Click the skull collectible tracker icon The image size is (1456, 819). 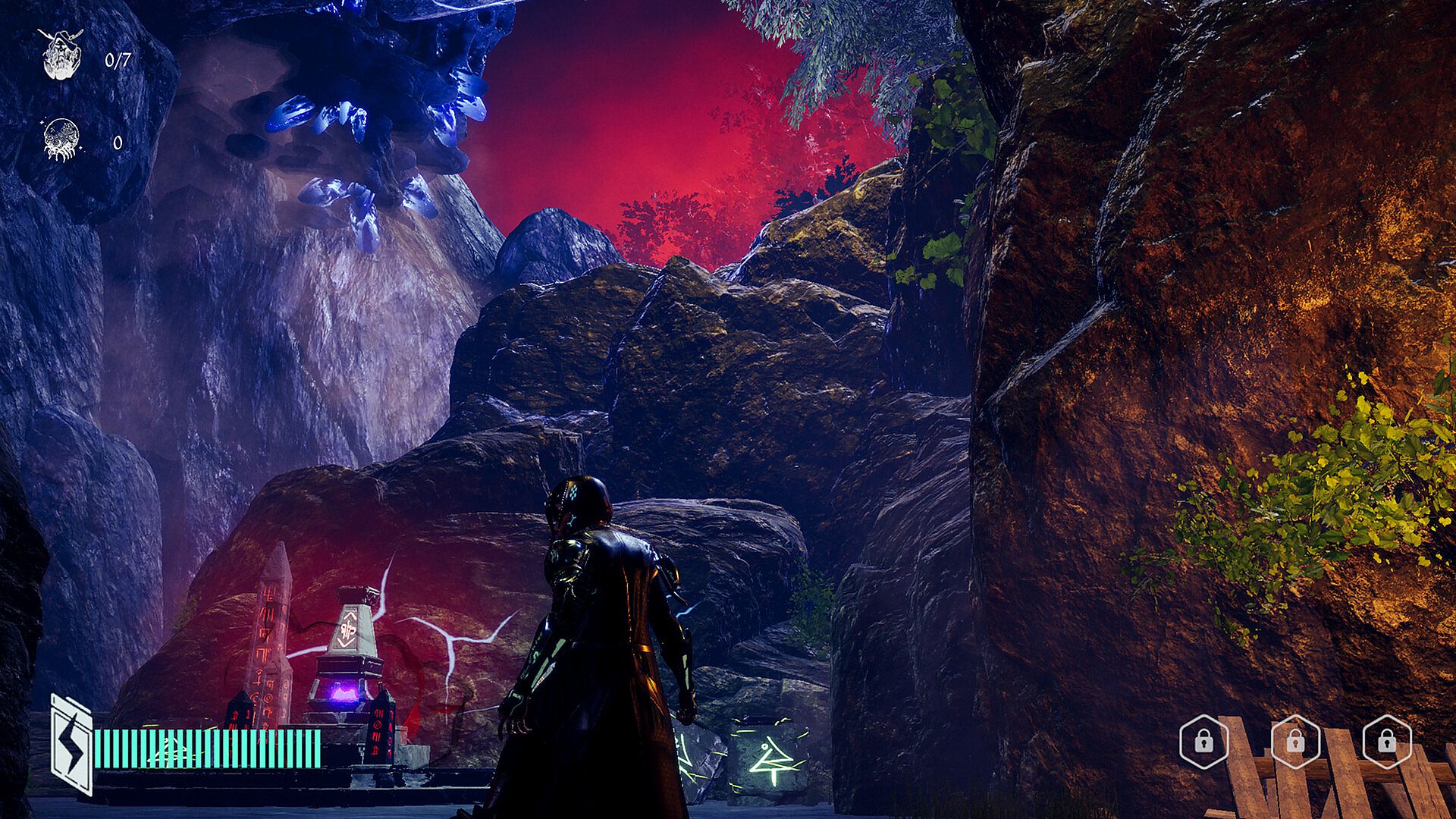(x=62, y=55)
